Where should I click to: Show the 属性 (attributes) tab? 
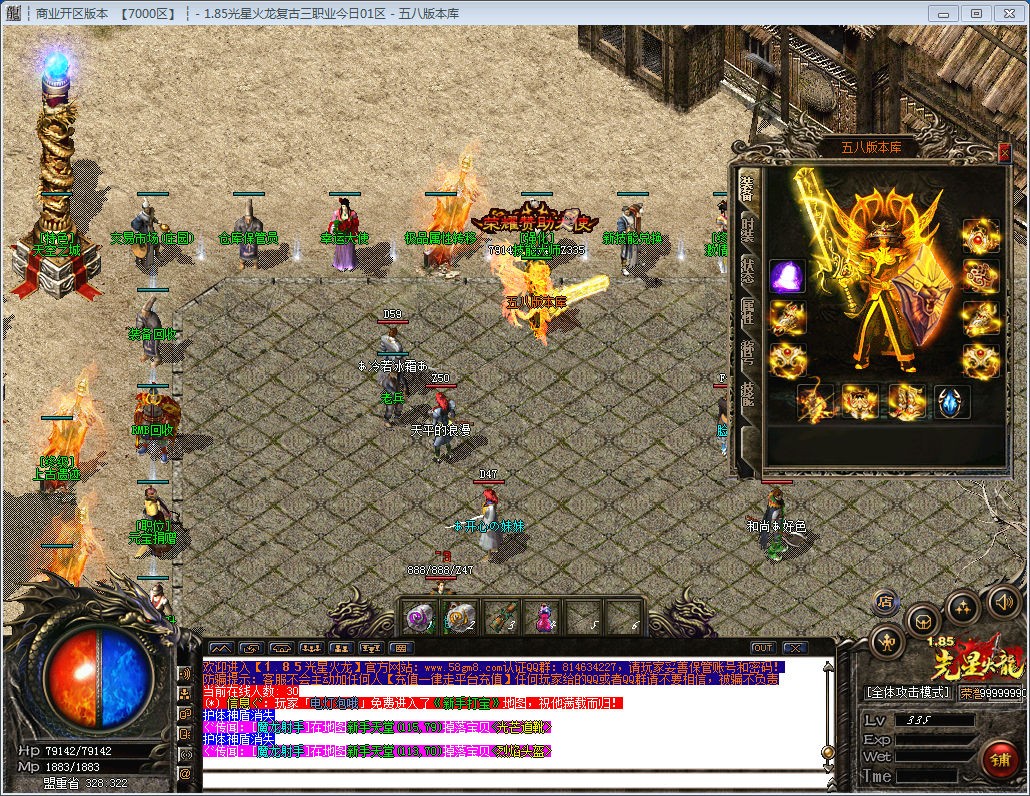coord(747,312)
